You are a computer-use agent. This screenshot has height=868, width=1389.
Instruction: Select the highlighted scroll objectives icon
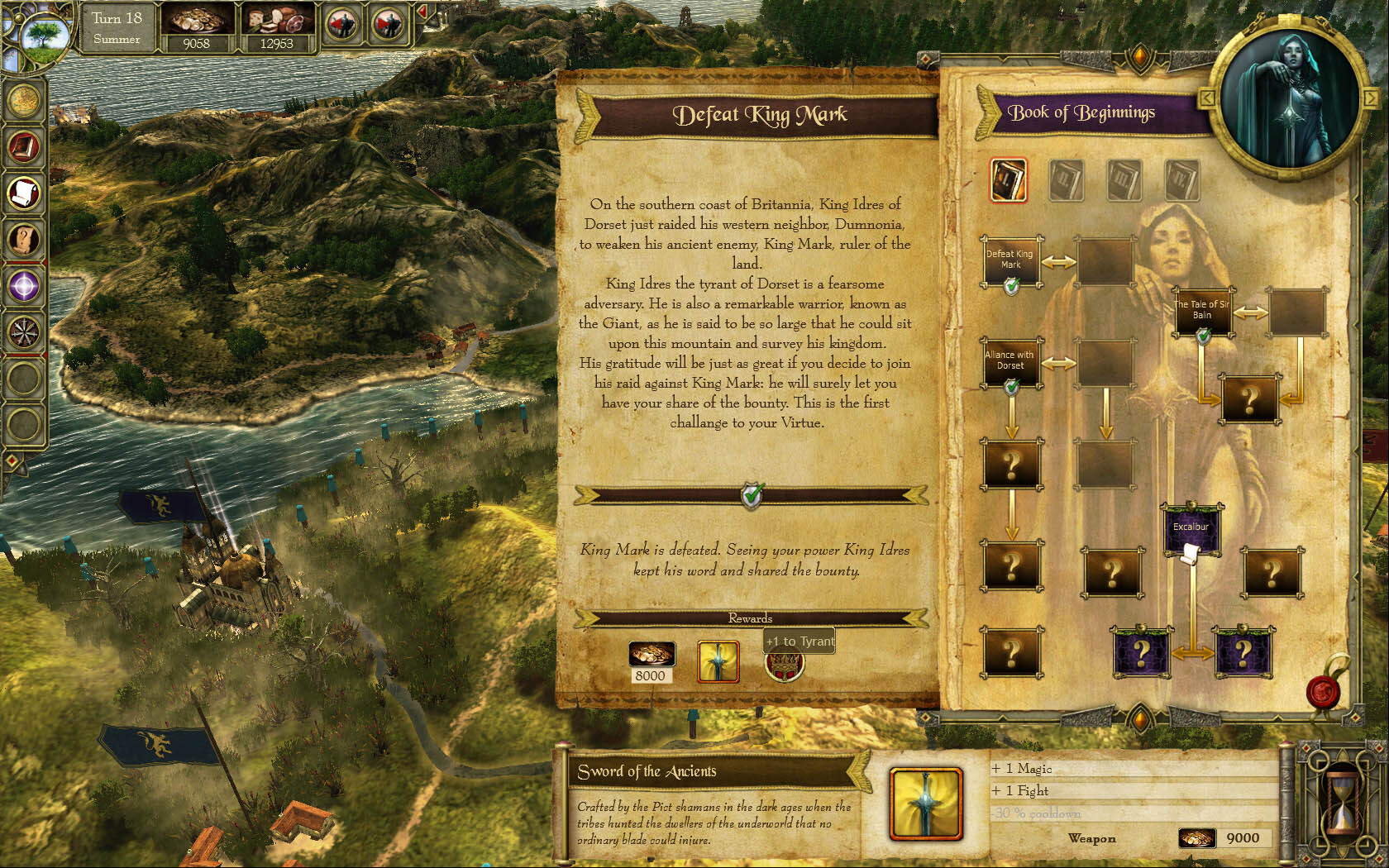[25, 193]
